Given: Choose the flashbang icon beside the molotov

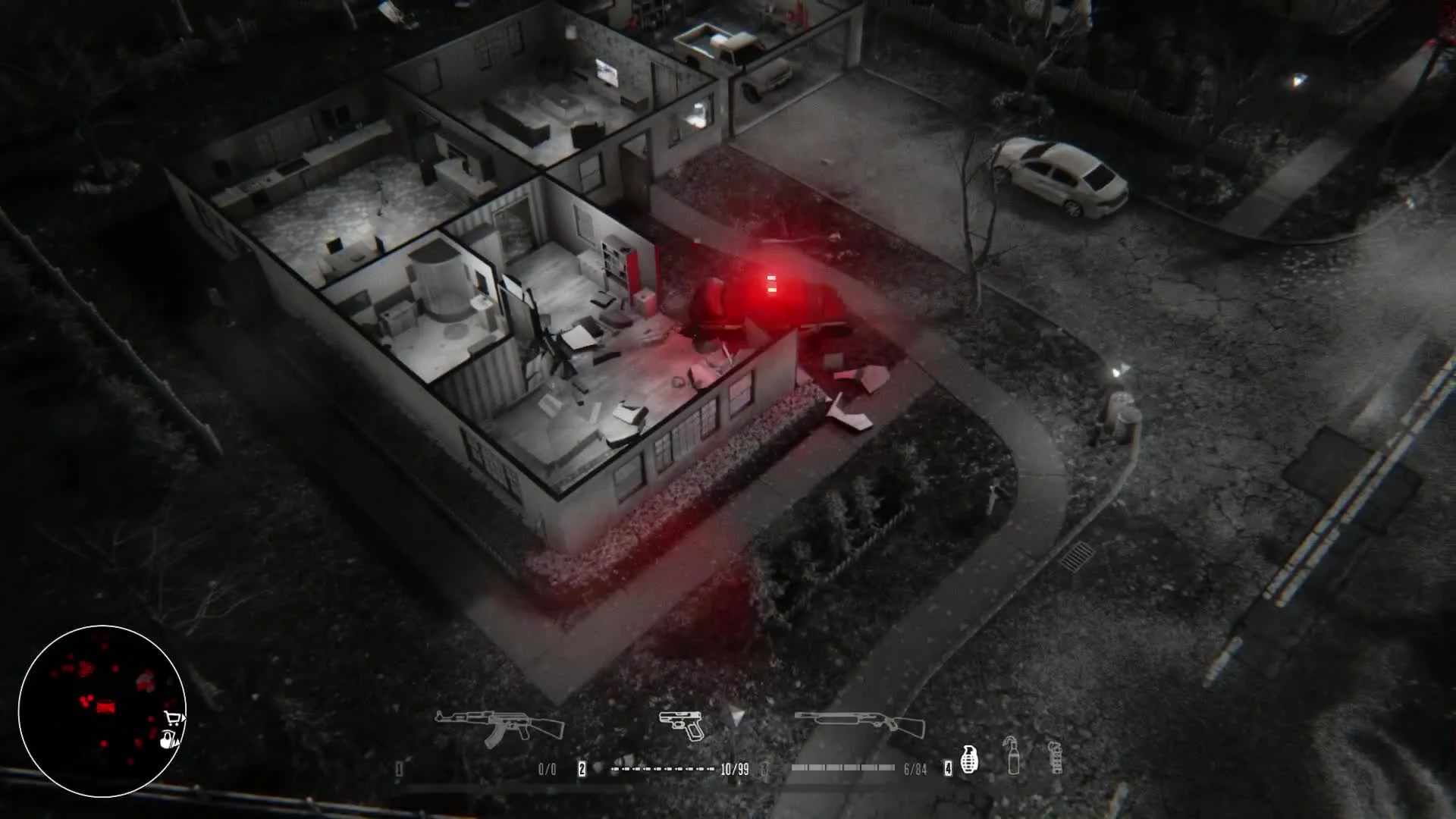Looking at the screenshot, I should 1056,758.
